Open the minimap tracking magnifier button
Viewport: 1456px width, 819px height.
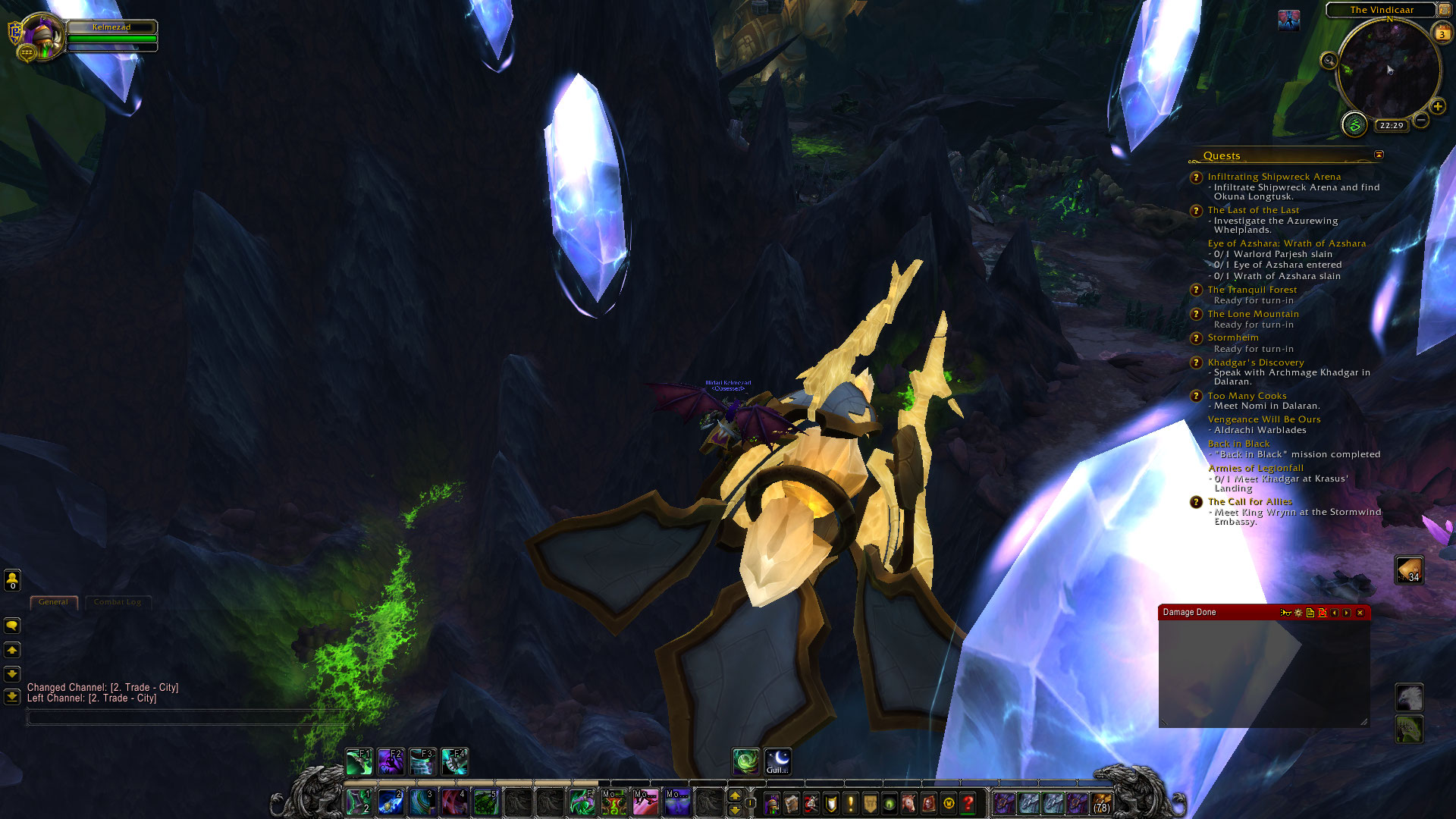tap(1329, 61)
